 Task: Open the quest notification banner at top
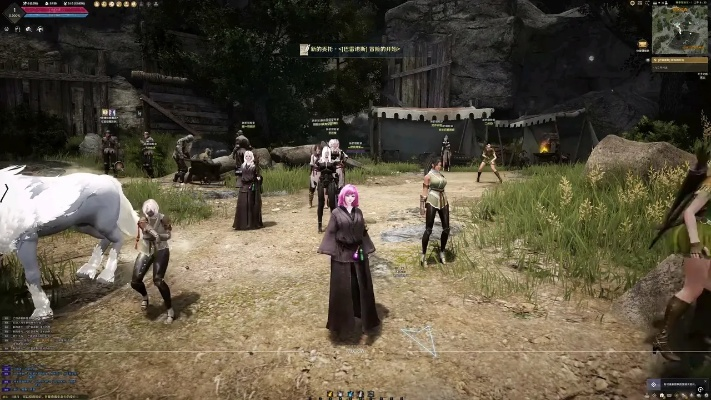[350, 49]
